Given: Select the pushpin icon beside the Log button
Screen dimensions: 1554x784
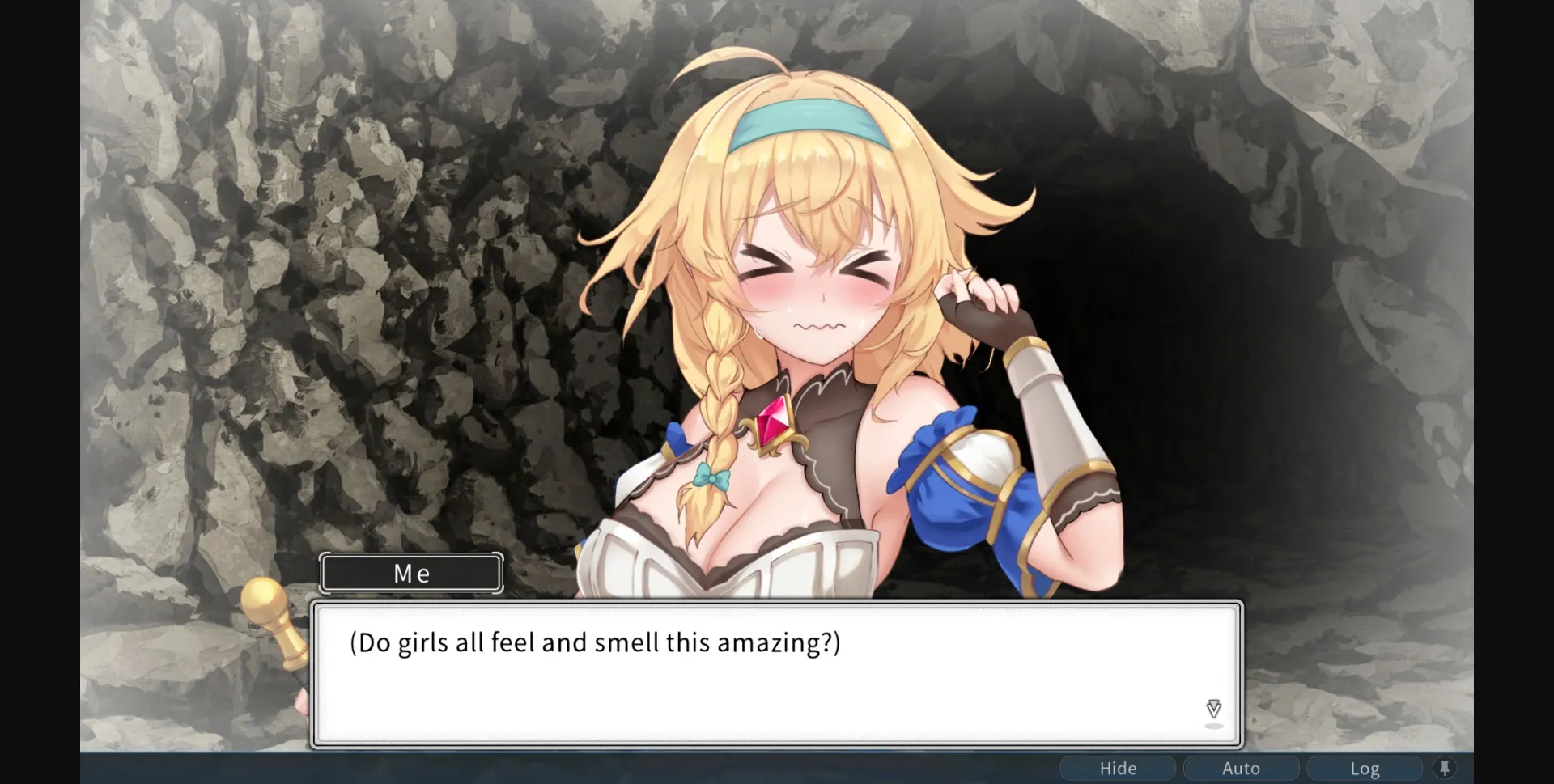Looking at the screenshot, I should (1446, 767).
